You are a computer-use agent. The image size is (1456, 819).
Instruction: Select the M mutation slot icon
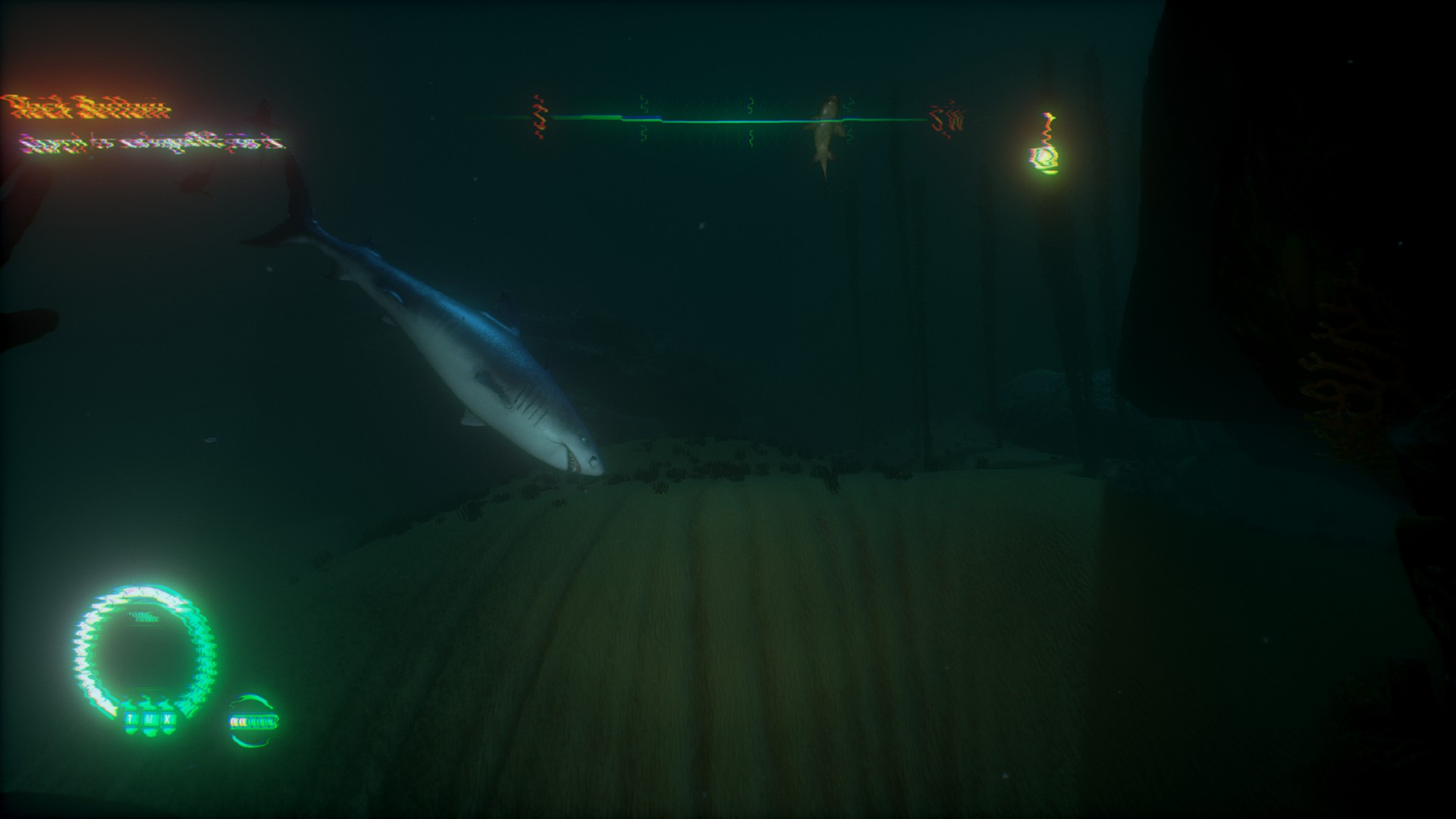tap(149, 719)
